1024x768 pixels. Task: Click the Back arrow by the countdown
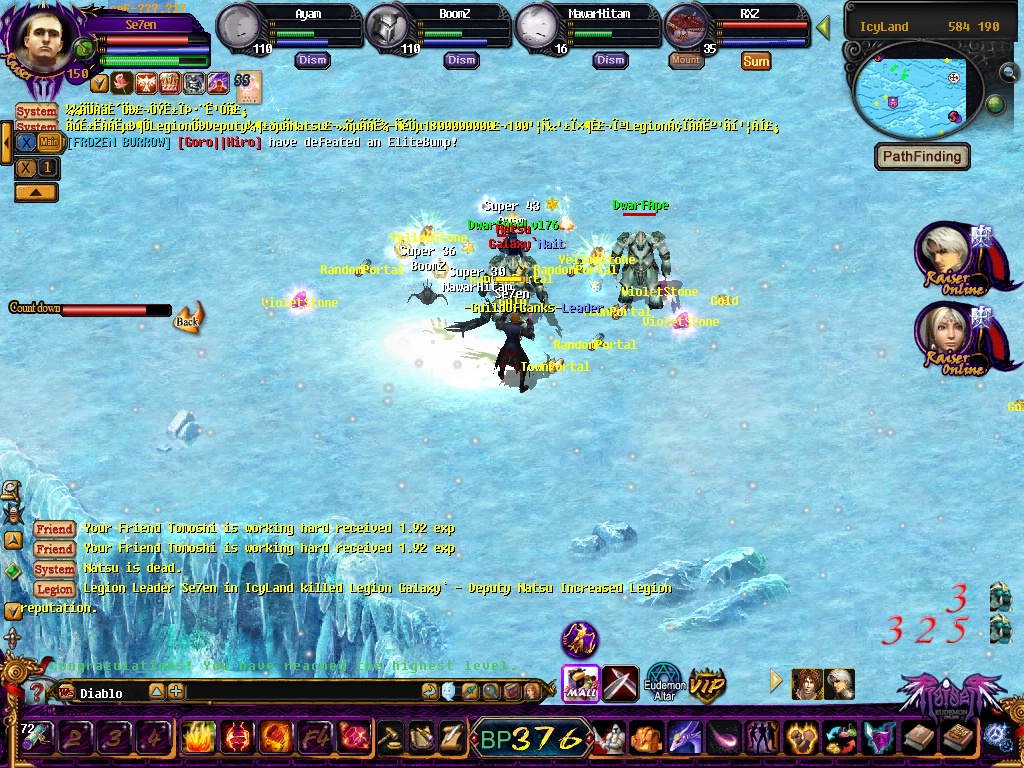(x=187, y=319)
